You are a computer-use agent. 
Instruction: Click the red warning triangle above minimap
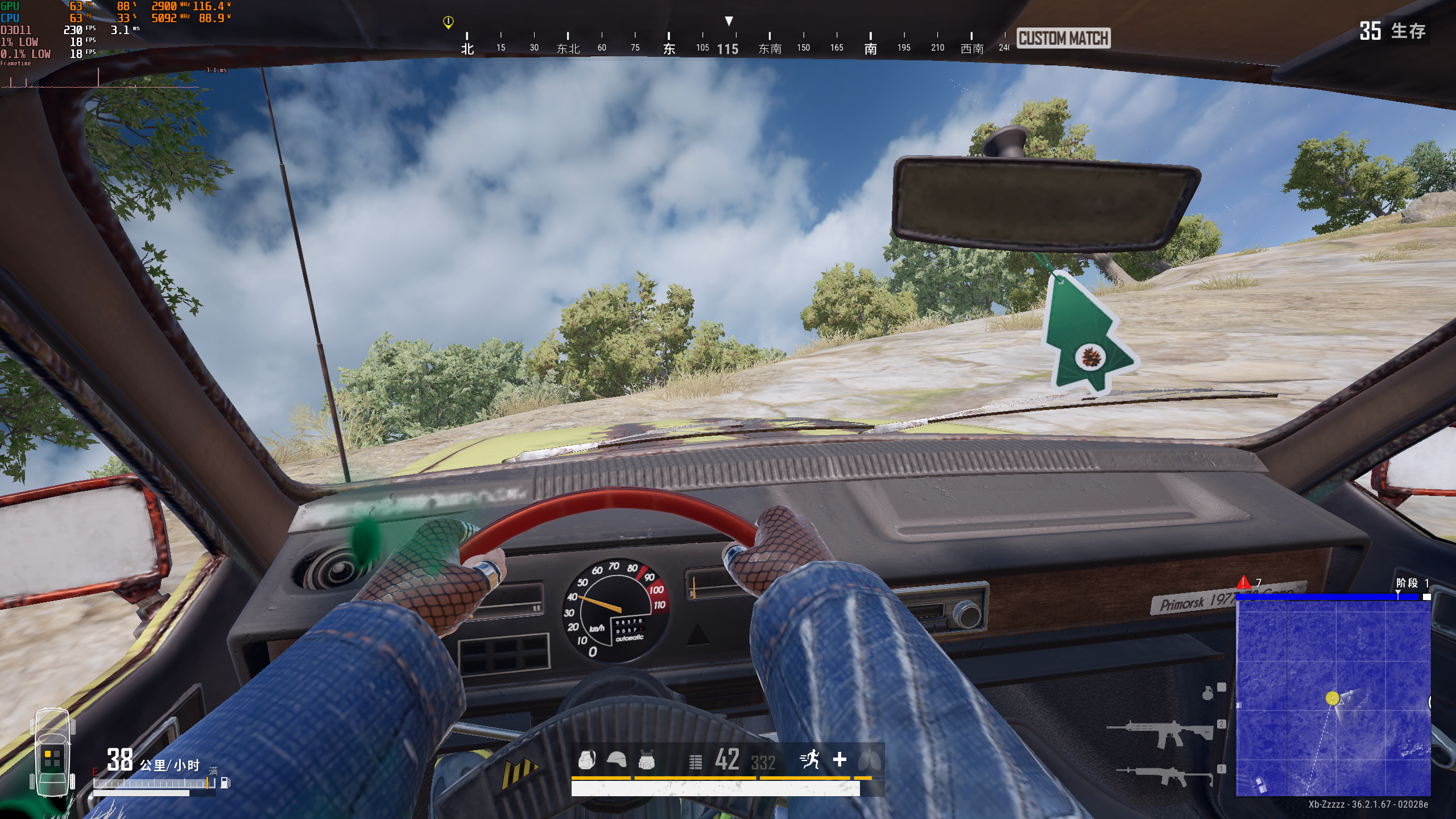pos(1243,582)
